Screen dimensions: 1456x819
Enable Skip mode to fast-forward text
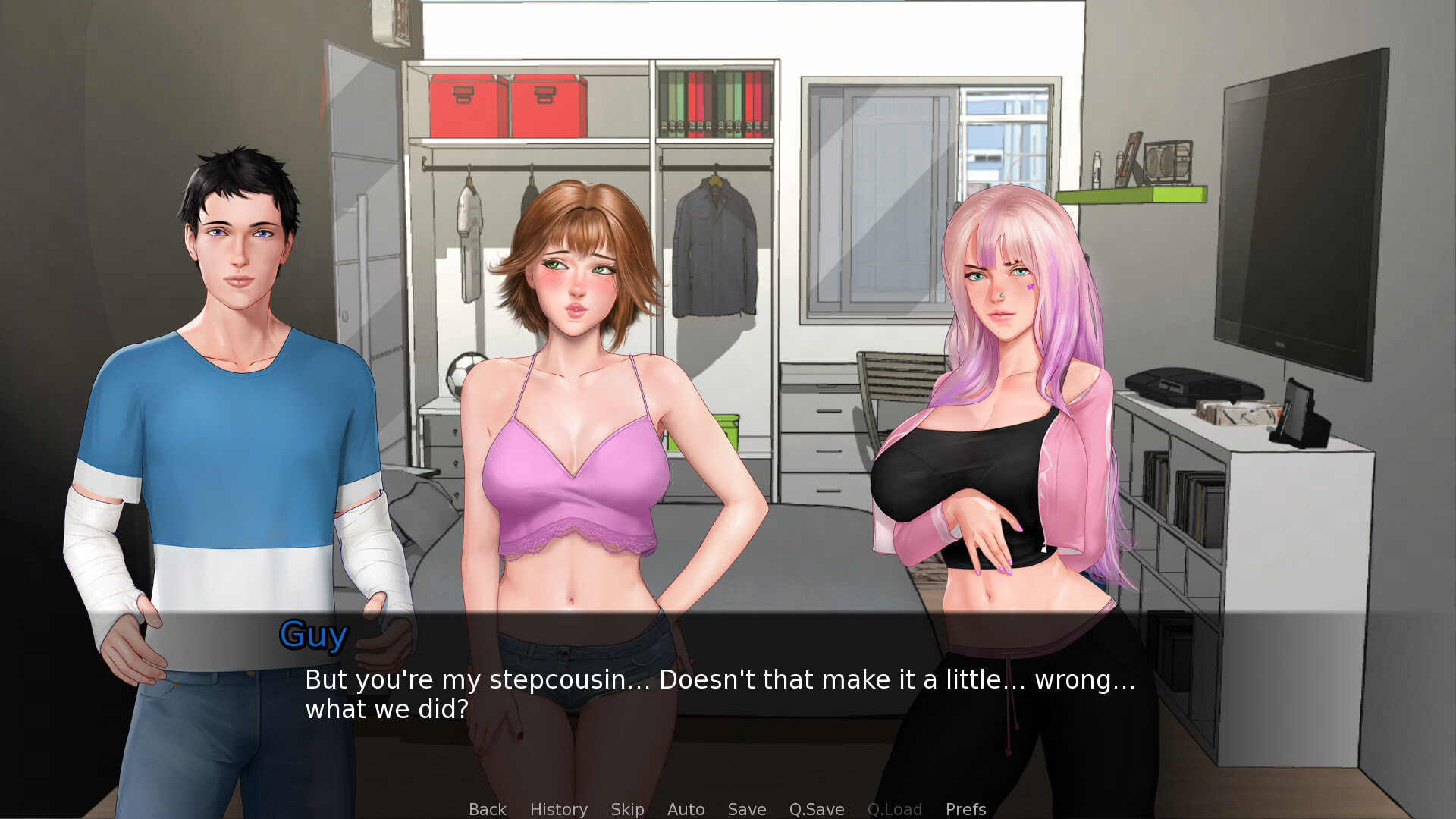click(x=627, y=809)
